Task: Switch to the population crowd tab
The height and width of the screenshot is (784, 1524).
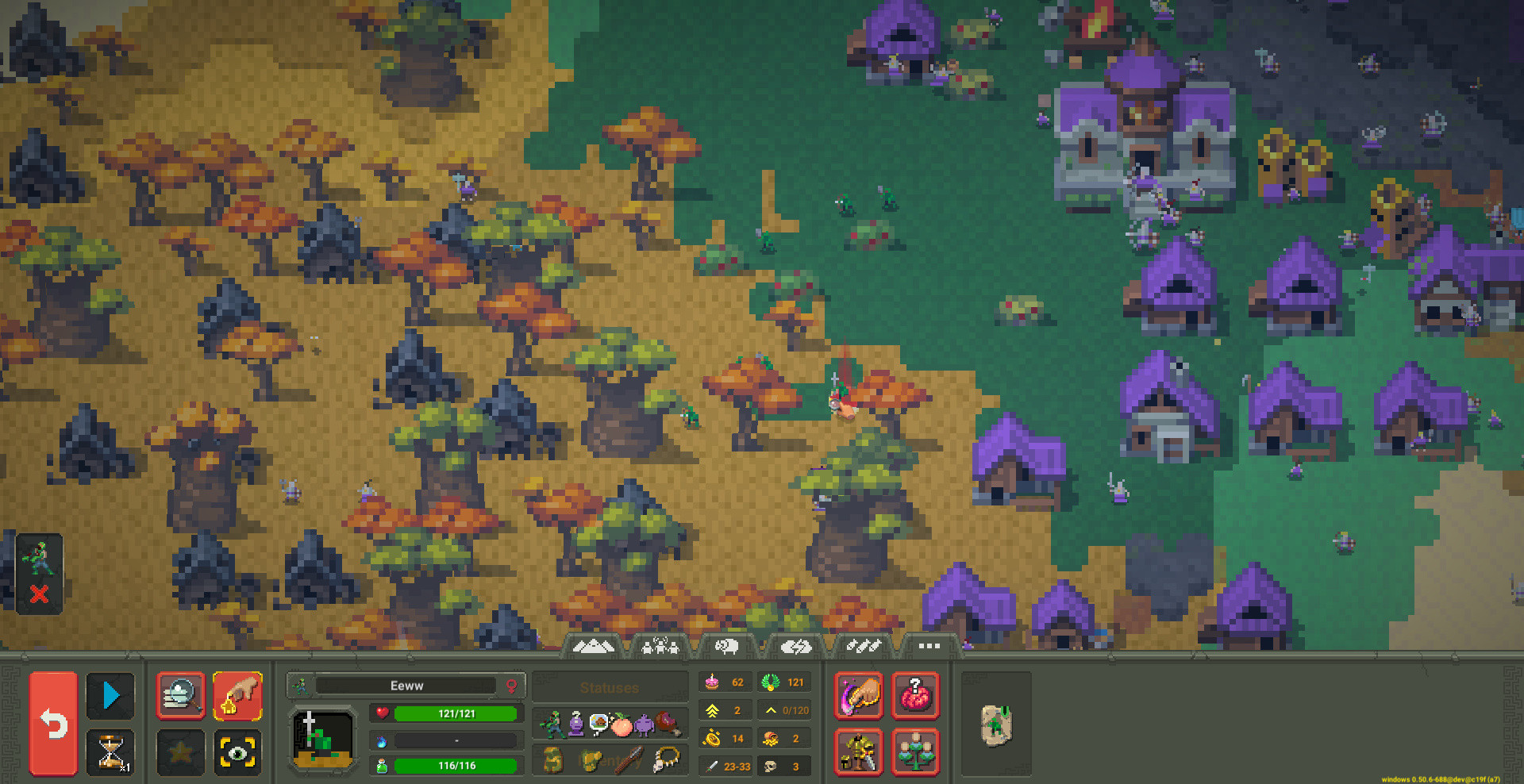Action: point(660,646)
